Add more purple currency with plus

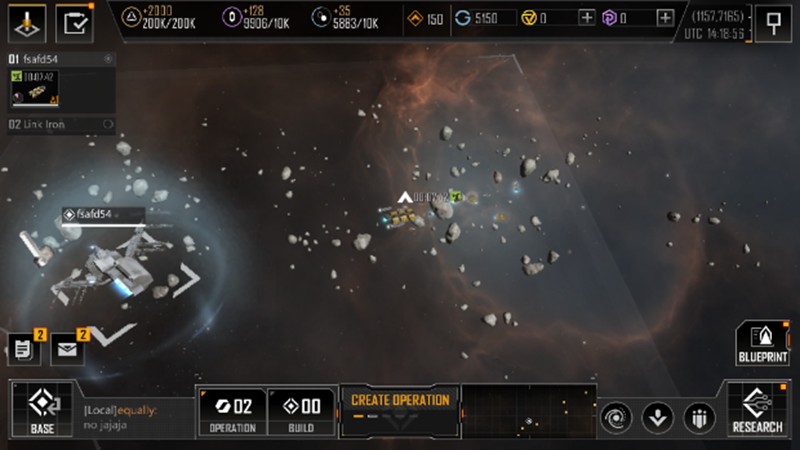click(x=665, y=18)
